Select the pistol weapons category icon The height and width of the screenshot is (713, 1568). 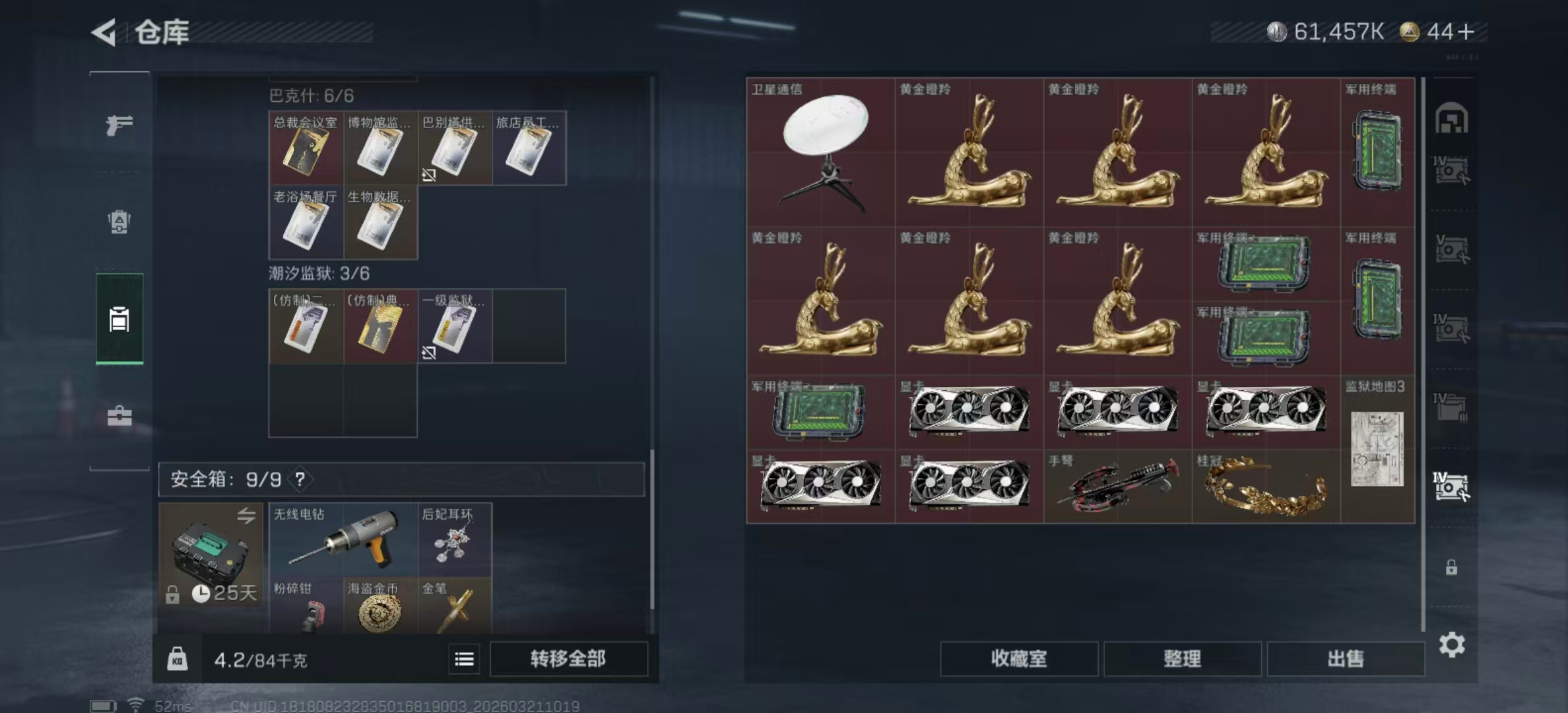click(120, 125)
